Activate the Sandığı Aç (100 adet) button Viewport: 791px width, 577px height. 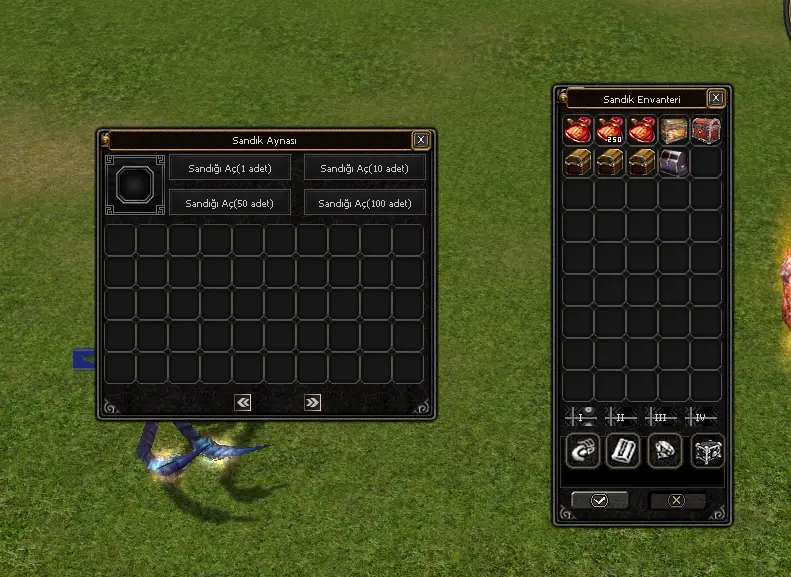(x=365, y=203)
